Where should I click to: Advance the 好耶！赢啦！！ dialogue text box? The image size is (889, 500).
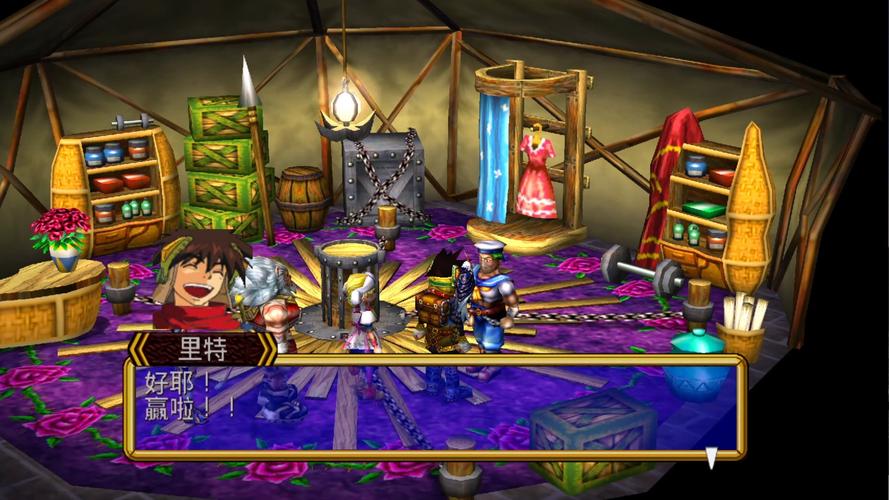point(434,407)
